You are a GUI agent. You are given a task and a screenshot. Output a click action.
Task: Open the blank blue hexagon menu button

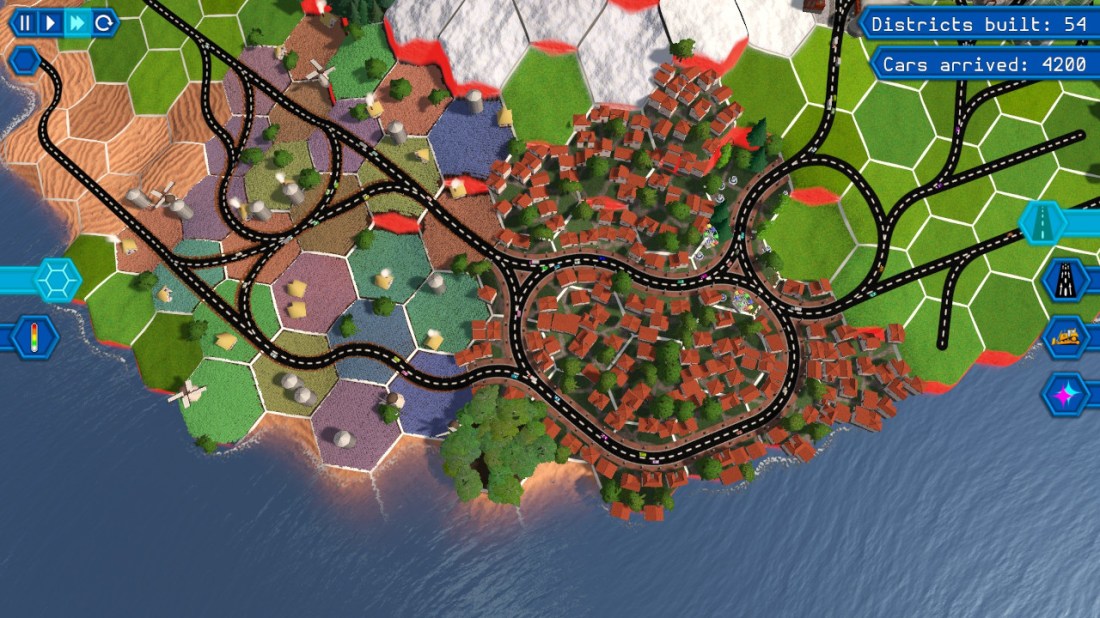tap(24, 62)
